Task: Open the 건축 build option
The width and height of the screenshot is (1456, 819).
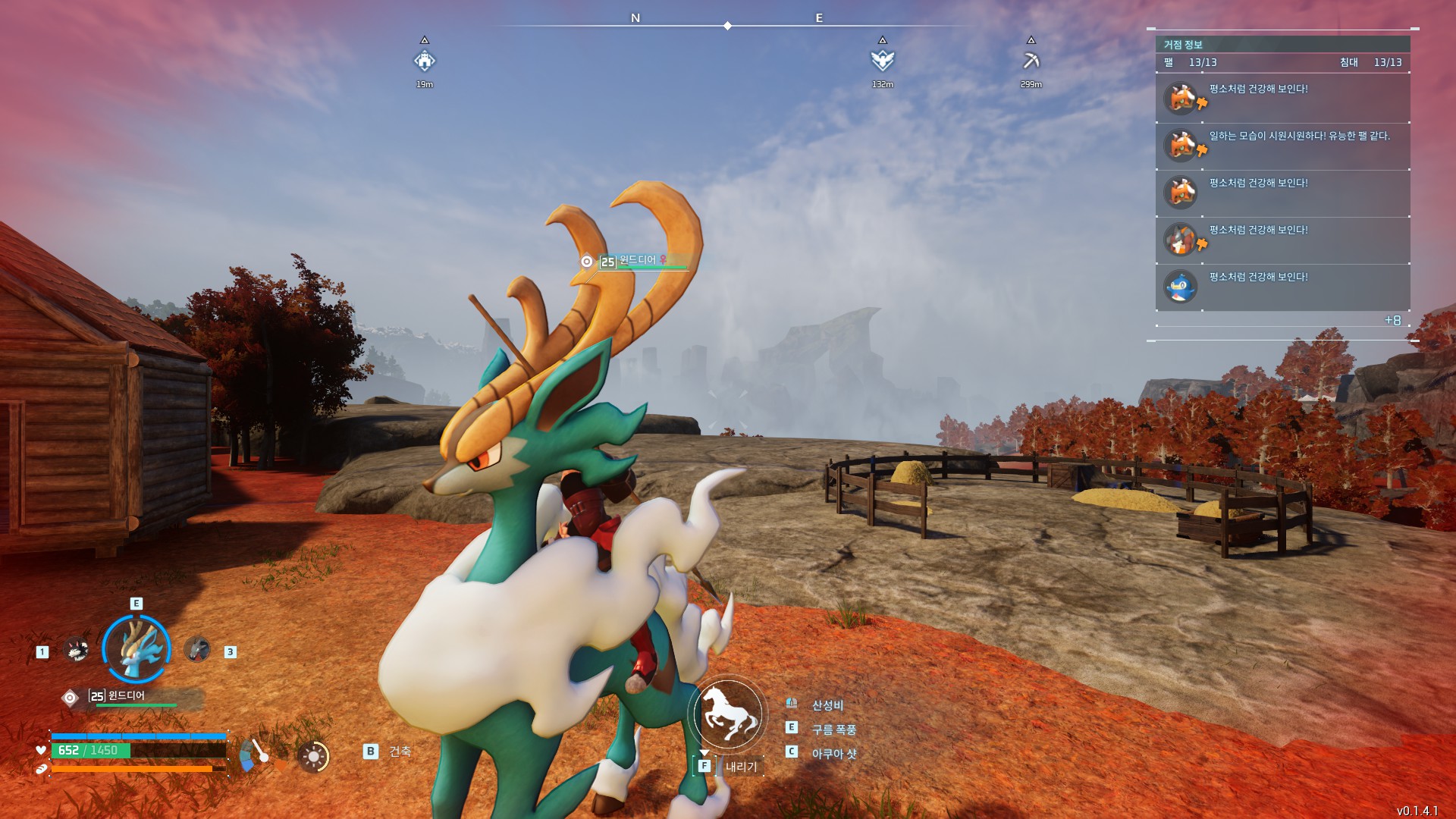Action: coord(400,752)
